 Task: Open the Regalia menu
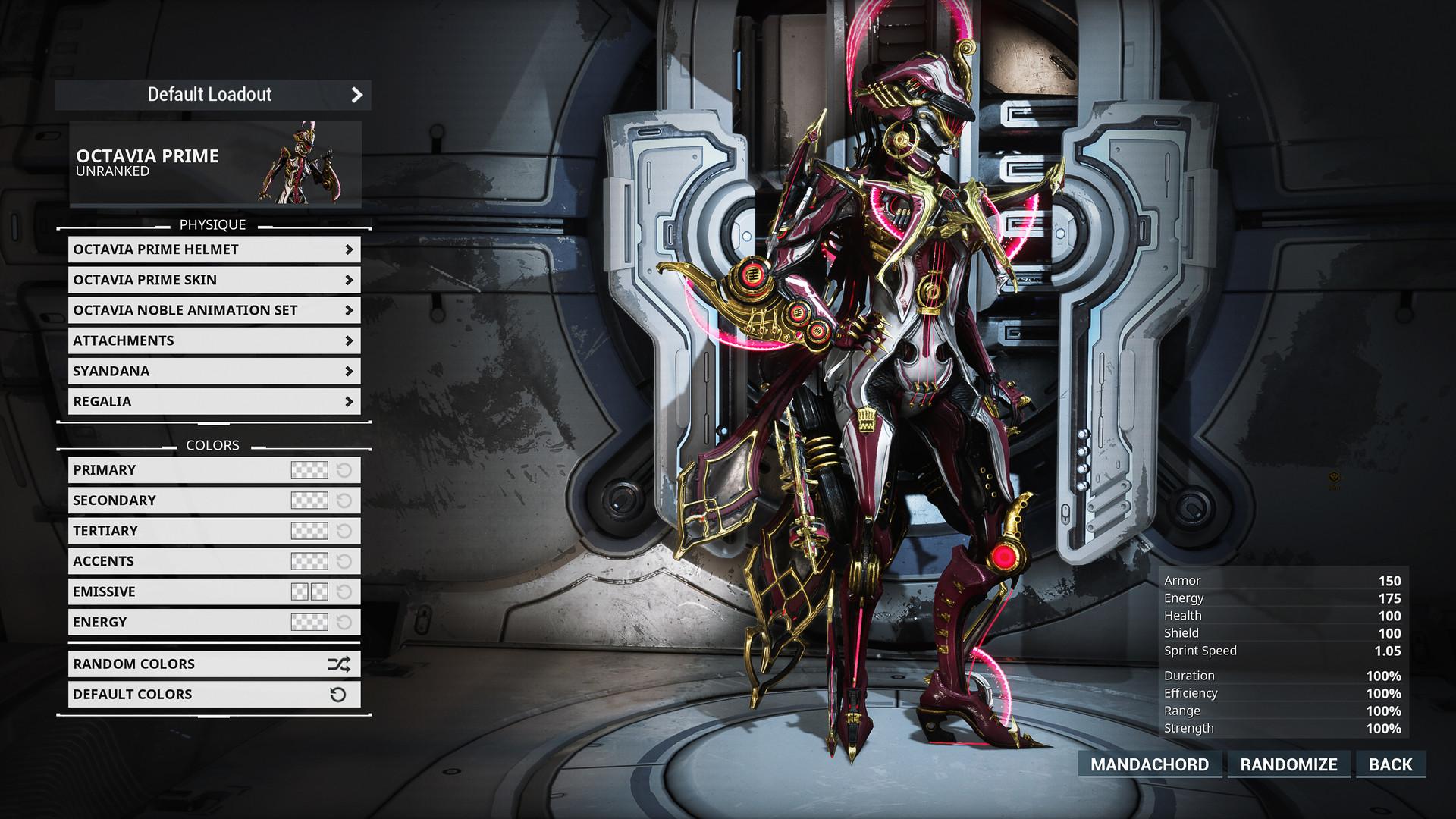[214, 401]
